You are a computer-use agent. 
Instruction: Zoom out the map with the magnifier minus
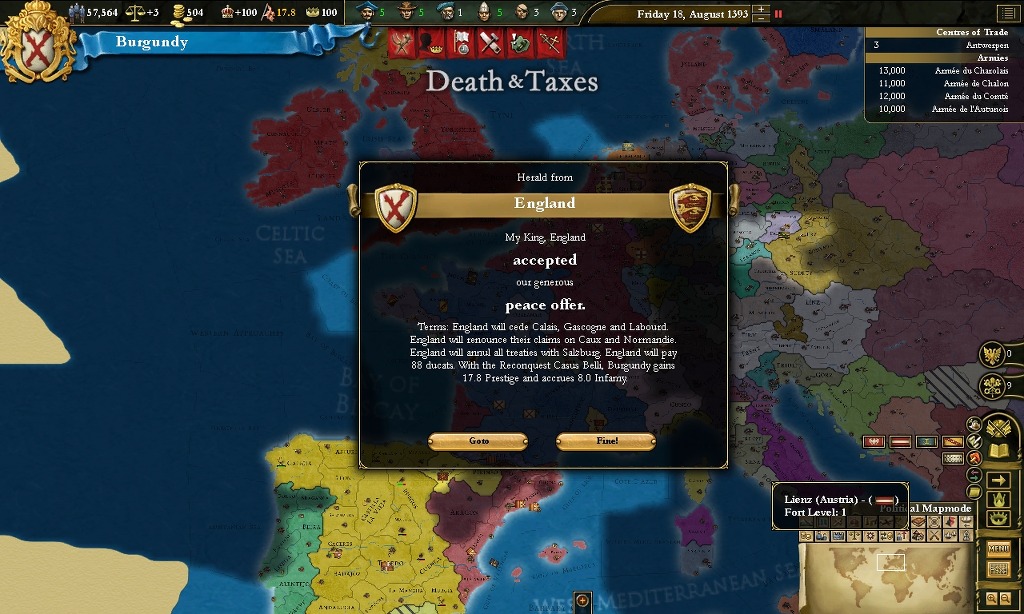pos(1006,598)
